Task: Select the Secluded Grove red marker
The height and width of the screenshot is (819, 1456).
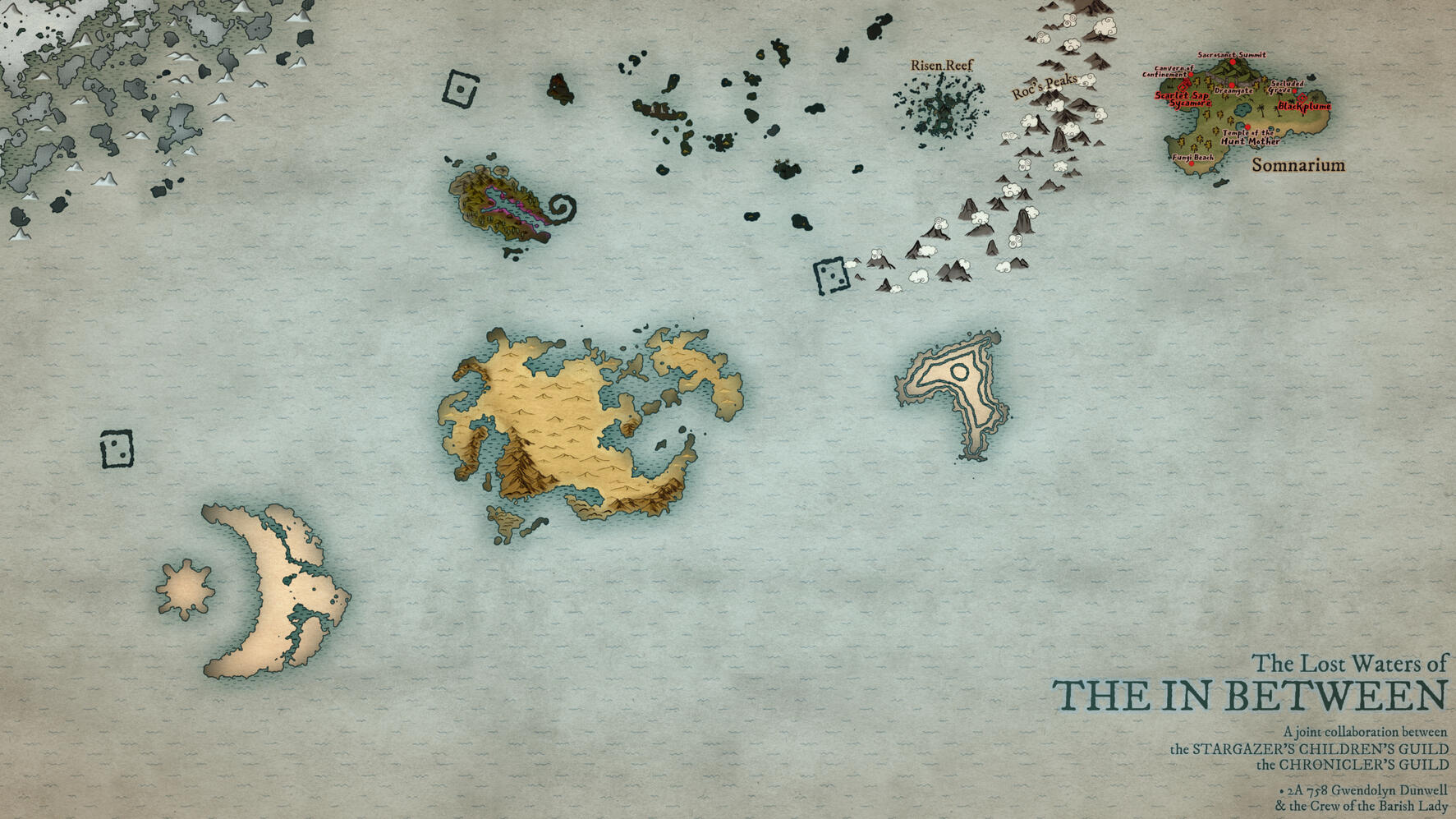Action: click(1294, 91)
